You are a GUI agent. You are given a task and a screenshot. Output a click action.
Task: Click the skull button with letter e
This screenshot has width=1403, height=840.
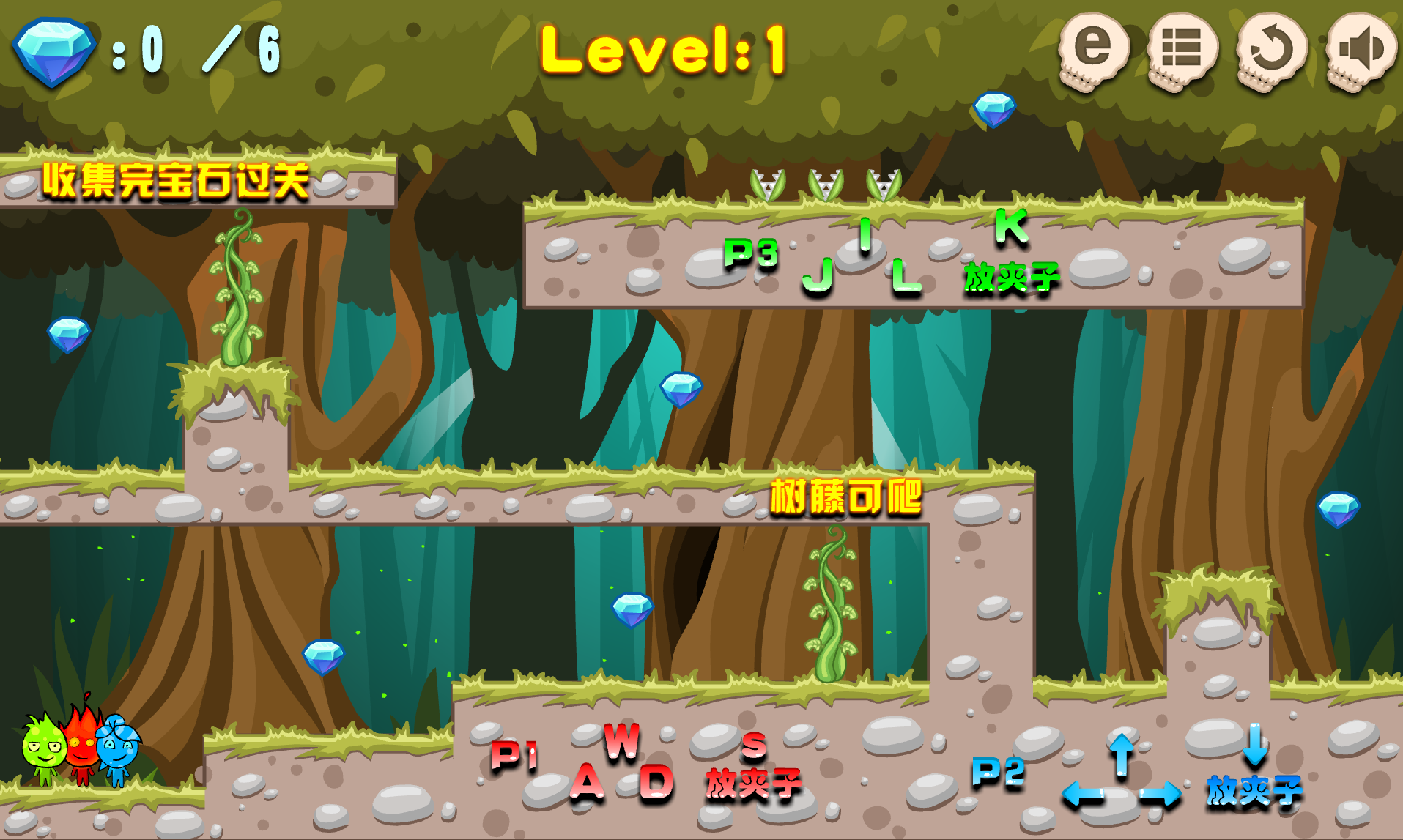pyautogui.click(x=1092, y=50)
